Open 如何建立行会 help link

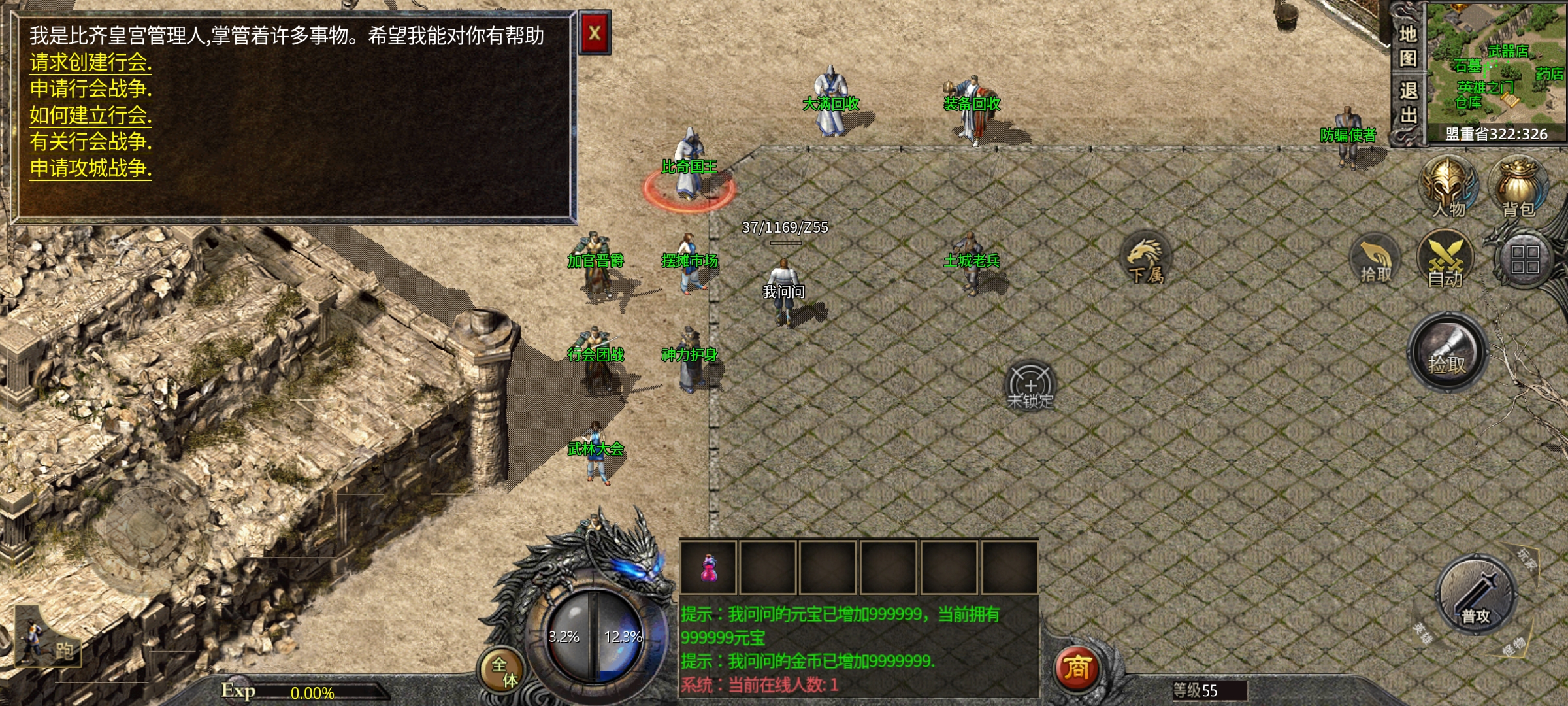click(x=90, y=116)
